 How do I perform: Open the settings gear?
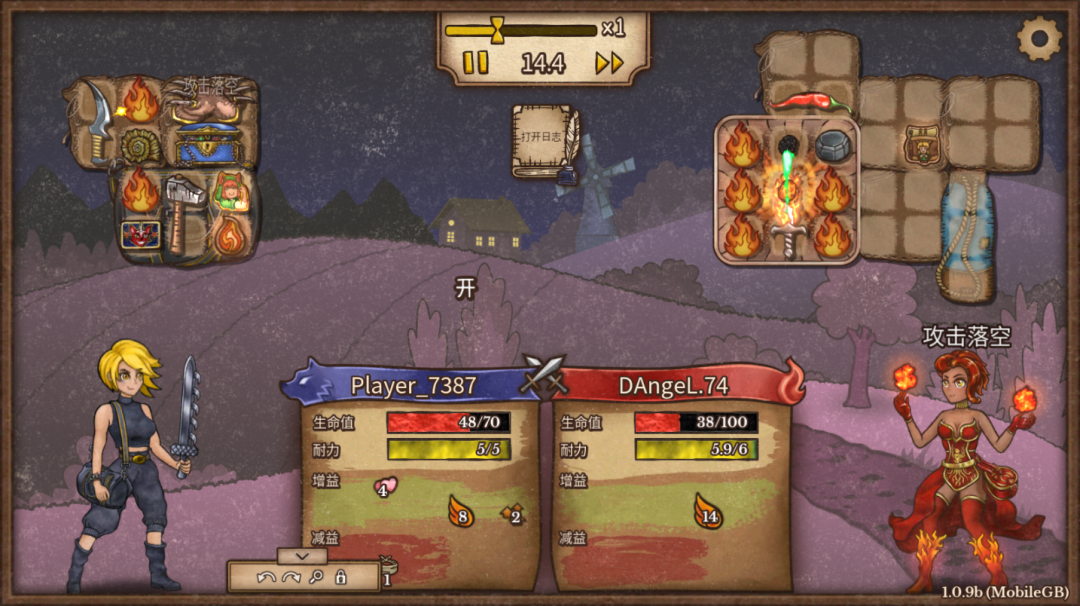coord(1039,39)
